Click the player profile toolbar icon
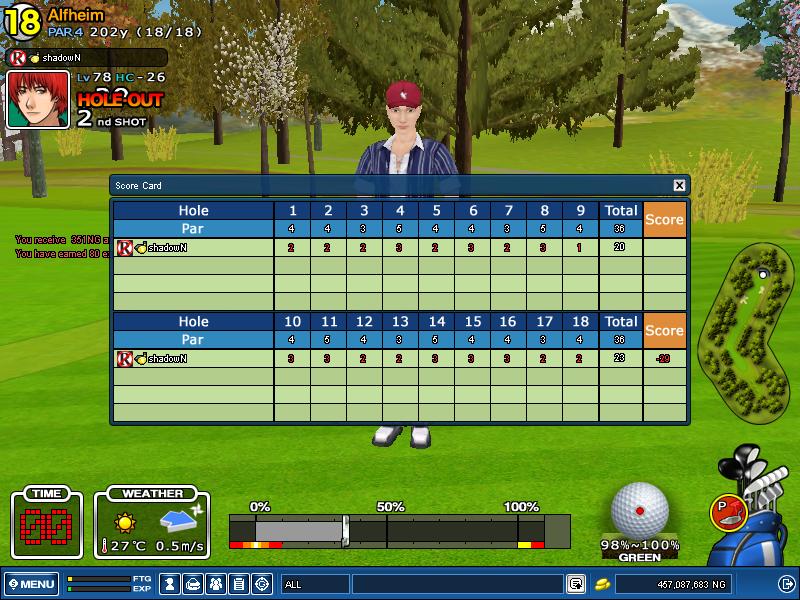 (x=170, y=583)
